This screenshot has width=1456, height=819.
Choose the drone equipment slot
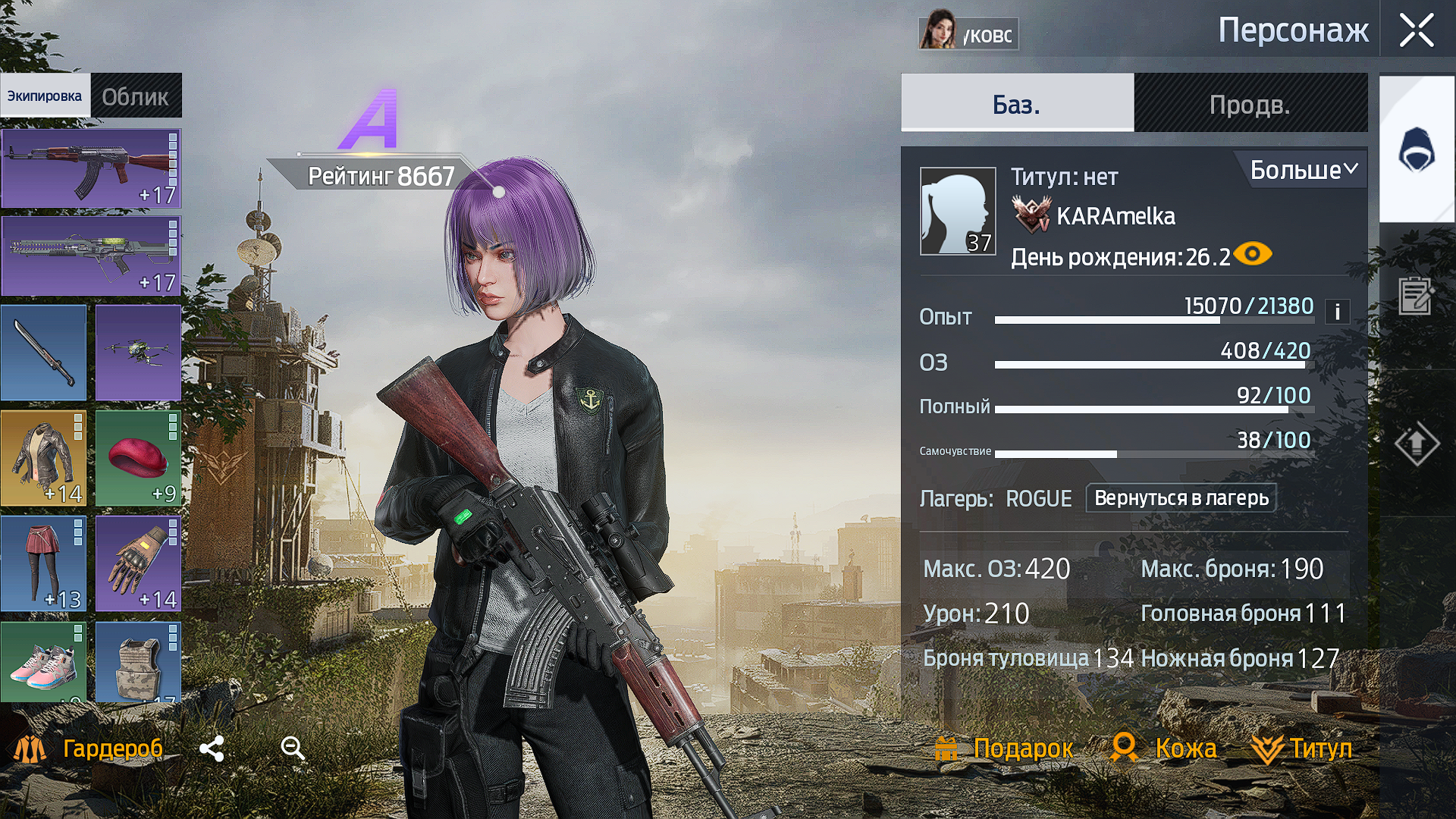138,353
